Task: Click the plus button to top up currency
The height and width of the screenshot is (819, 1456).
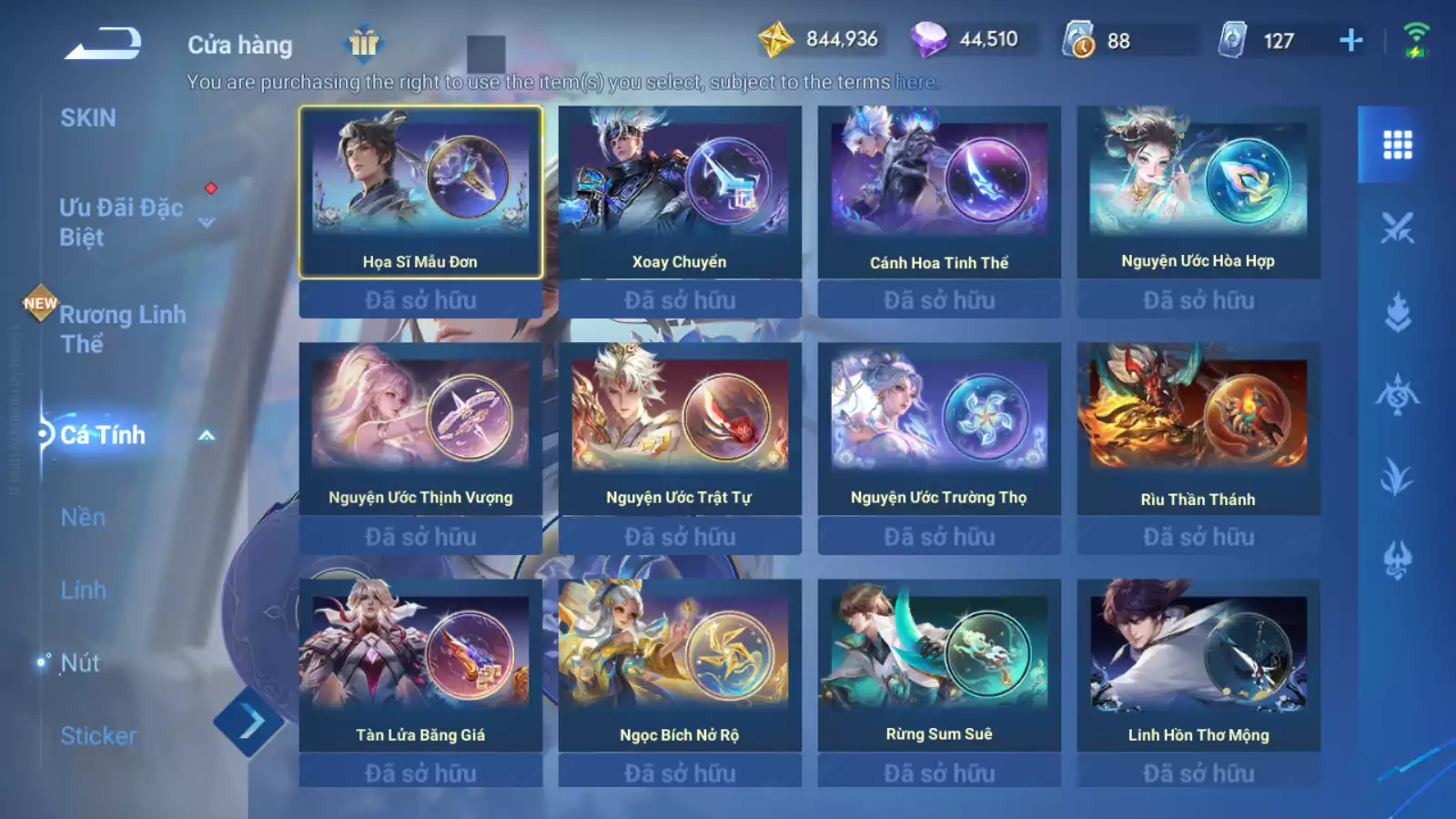Action: pyautogui.click(x=1350, y=39)
